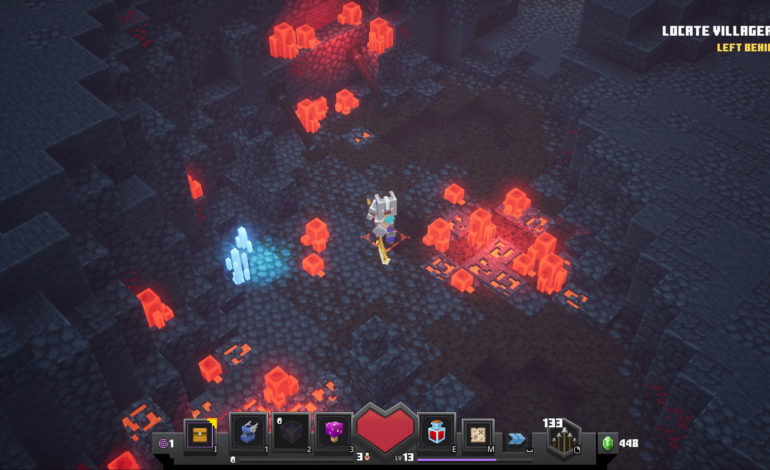Click the Locate Villagers objective tracker

714,31
